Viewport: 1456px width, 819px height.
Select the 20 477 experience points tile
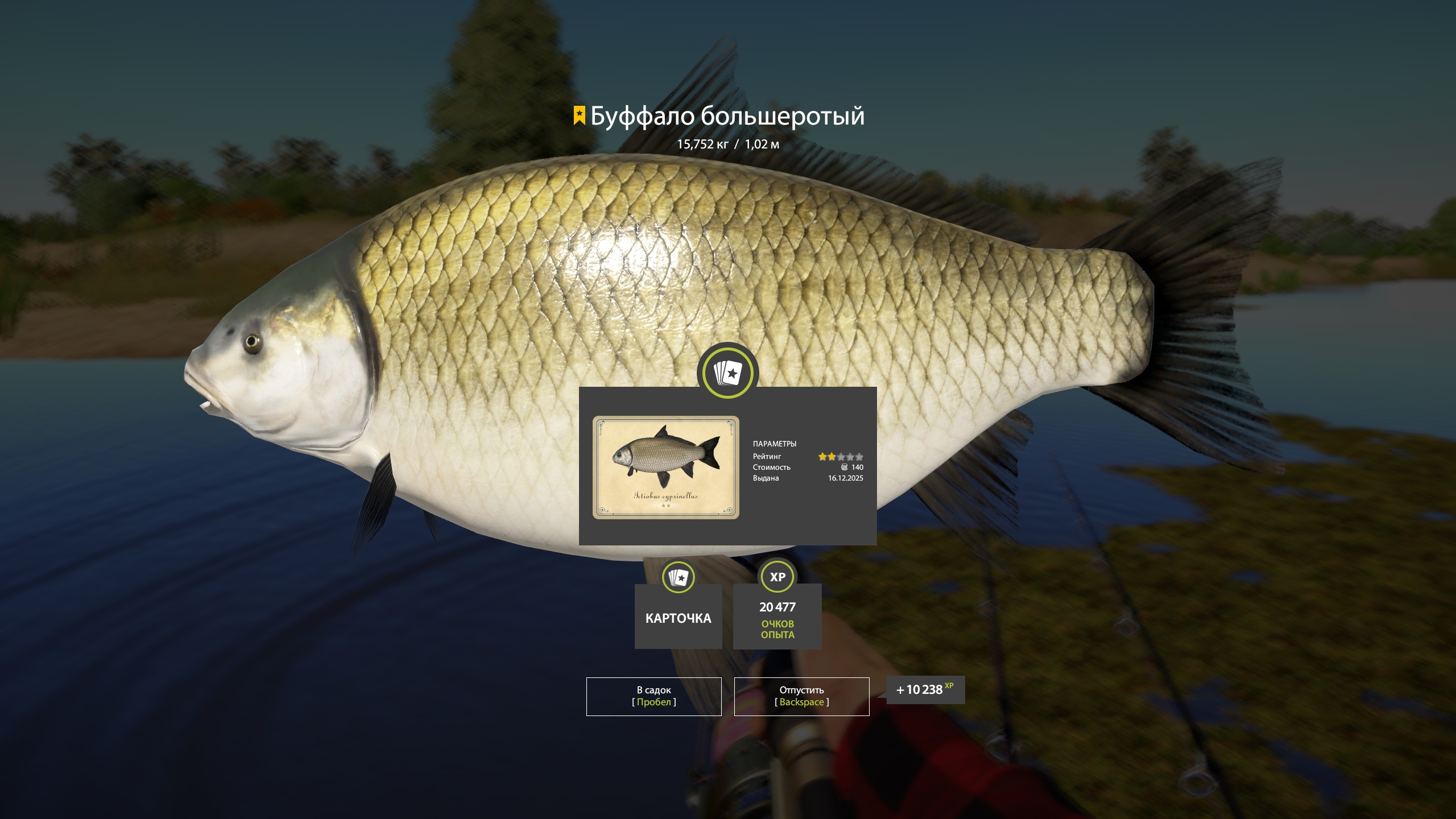tap(777, 616)
